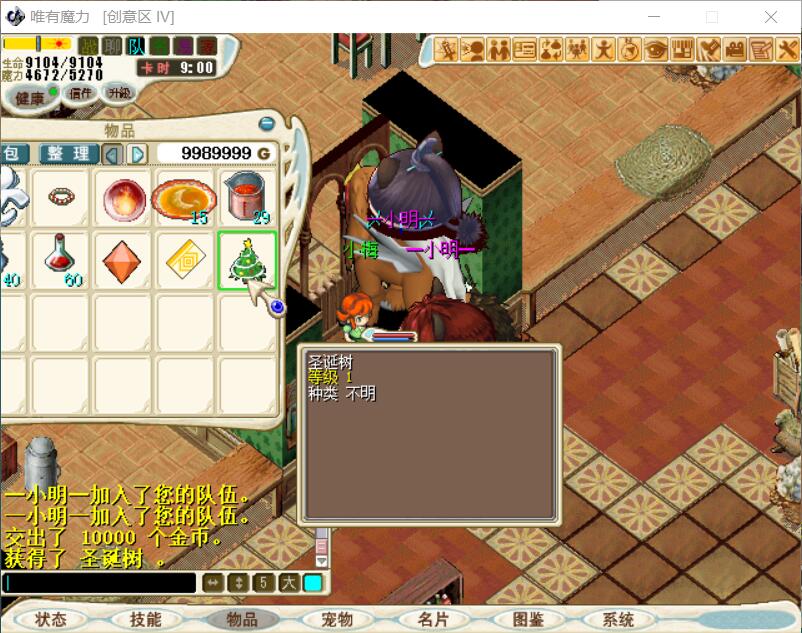Image resolution: width=802 pixels, height=633 pixels.
Task: Open the 系统 system menu
Action: click(x=619, y=619)
